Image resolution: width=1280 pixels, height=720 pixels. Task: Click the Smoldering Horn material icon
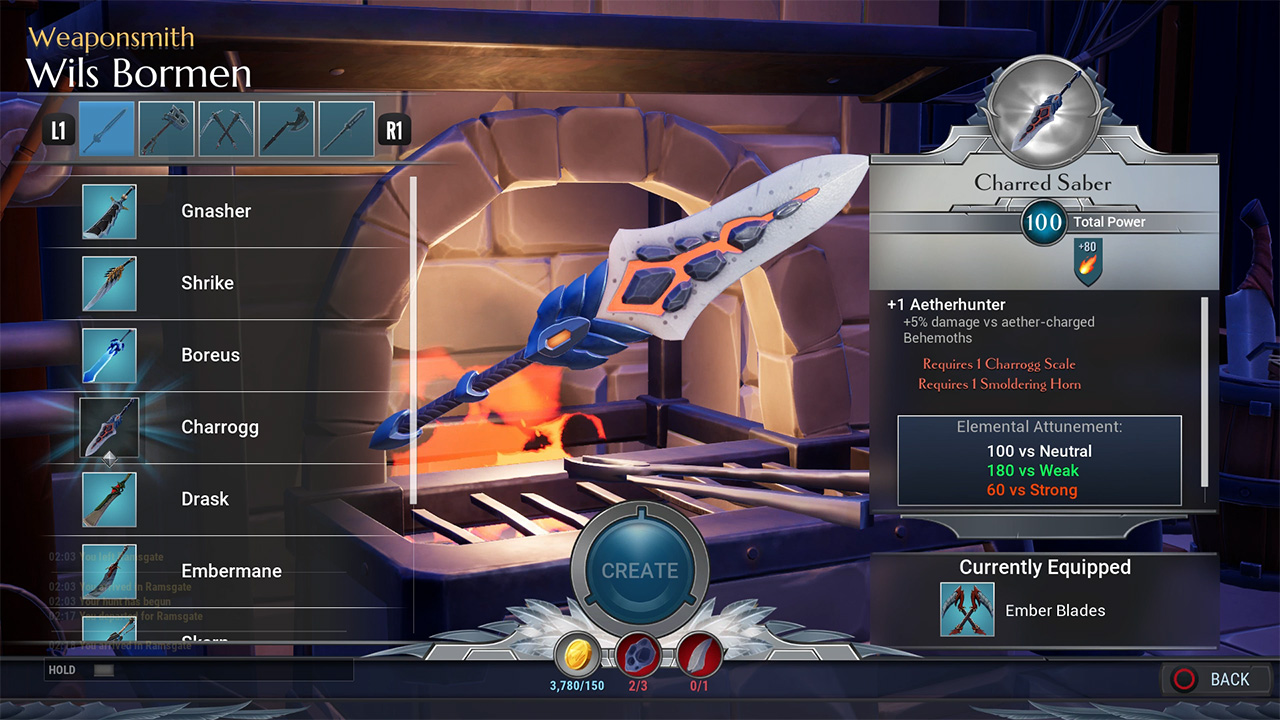(699, 655)
